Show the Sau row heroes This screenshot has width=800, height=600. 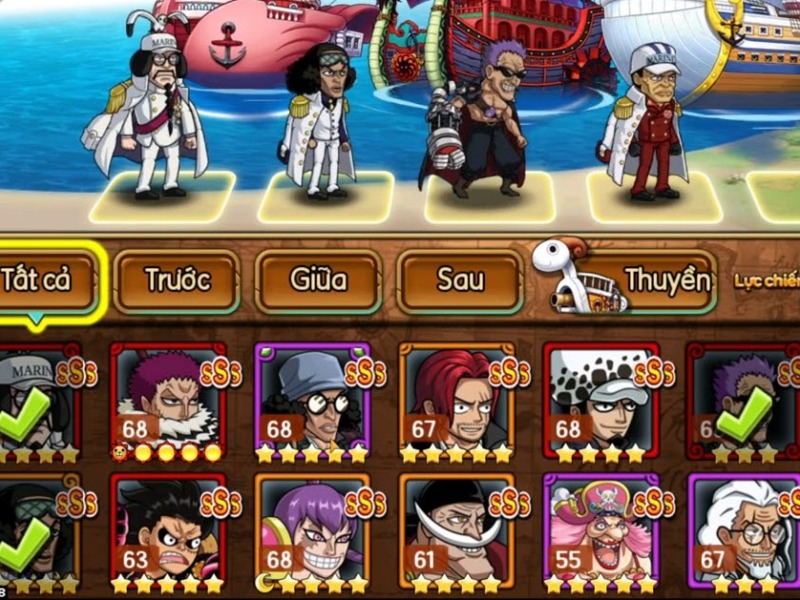[x=460, y=281]
